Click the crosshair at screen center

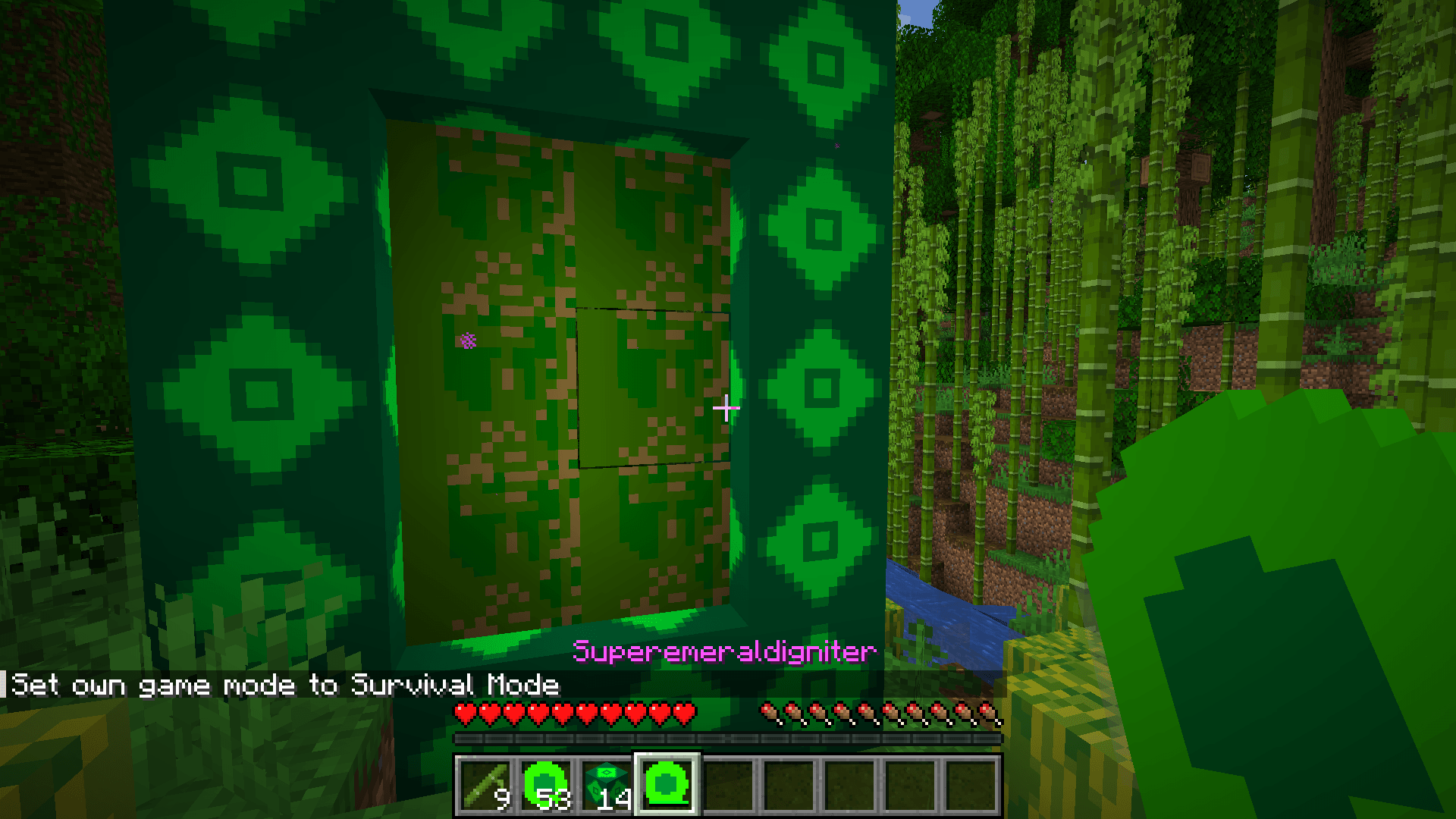pyautogui.click(x=726, y=408)
